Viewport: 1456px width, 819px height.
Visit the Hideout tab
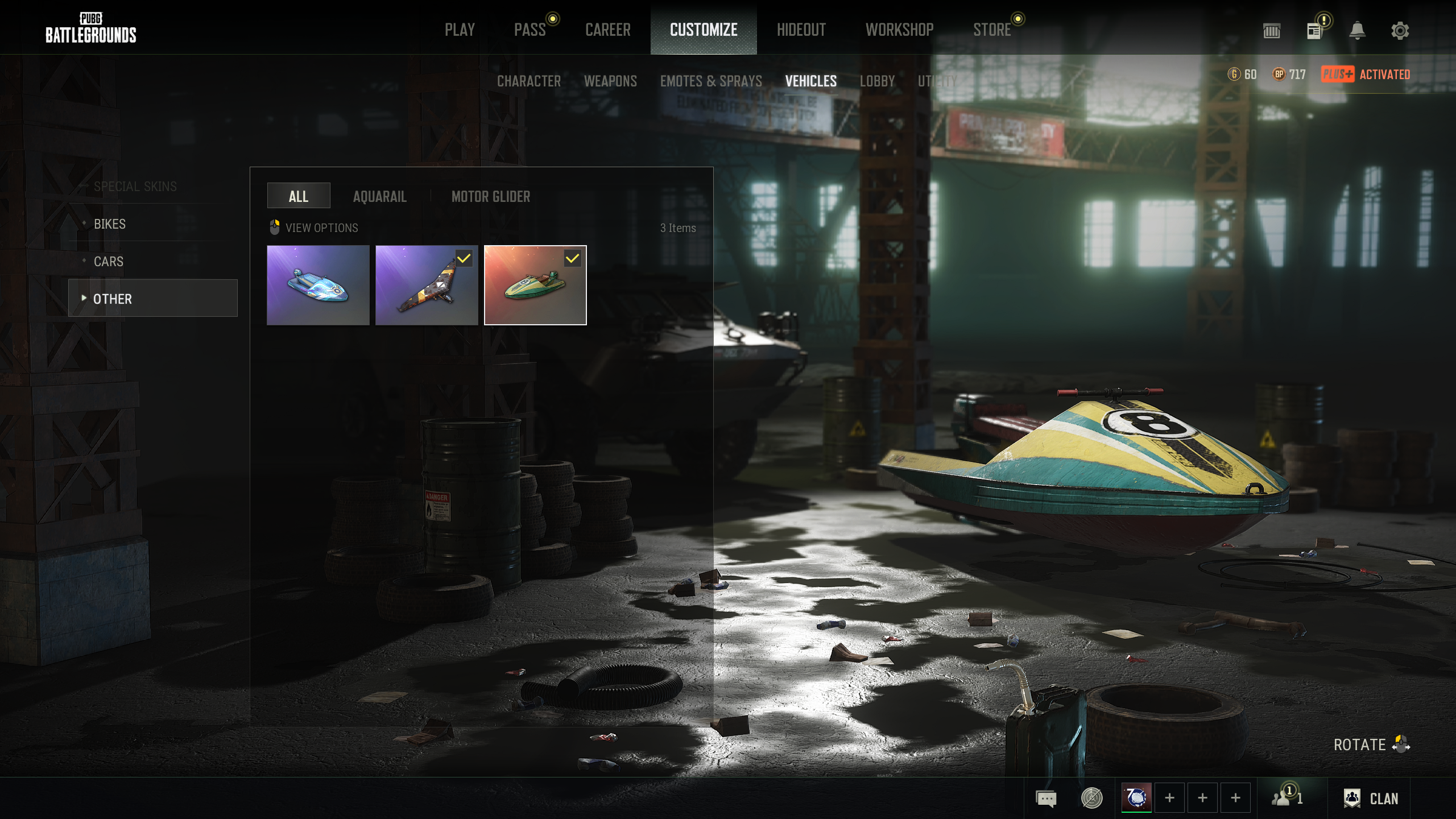(x=801, y=30)
